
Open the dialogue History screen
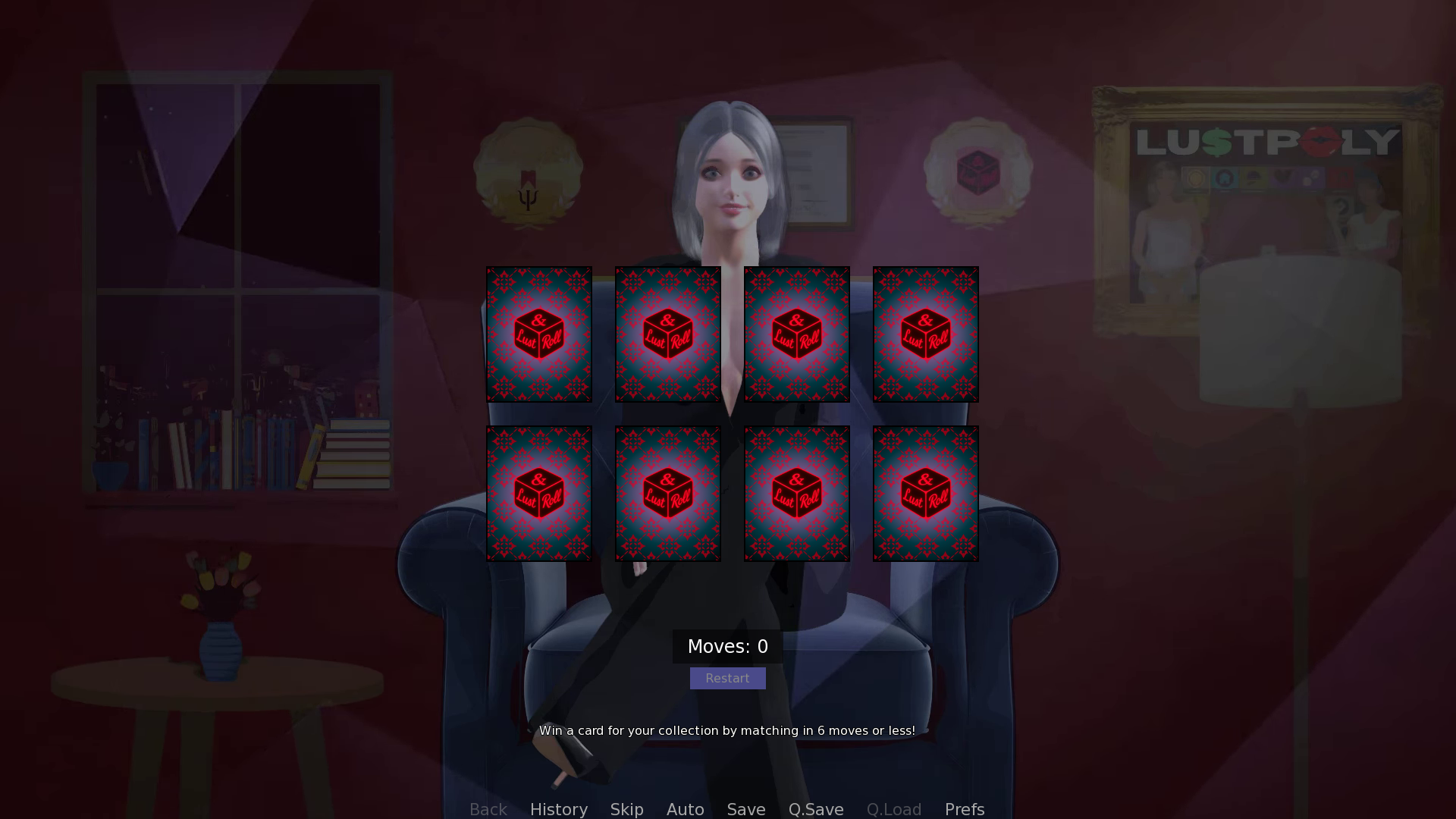pyautogui.click(x=559, y=809)
